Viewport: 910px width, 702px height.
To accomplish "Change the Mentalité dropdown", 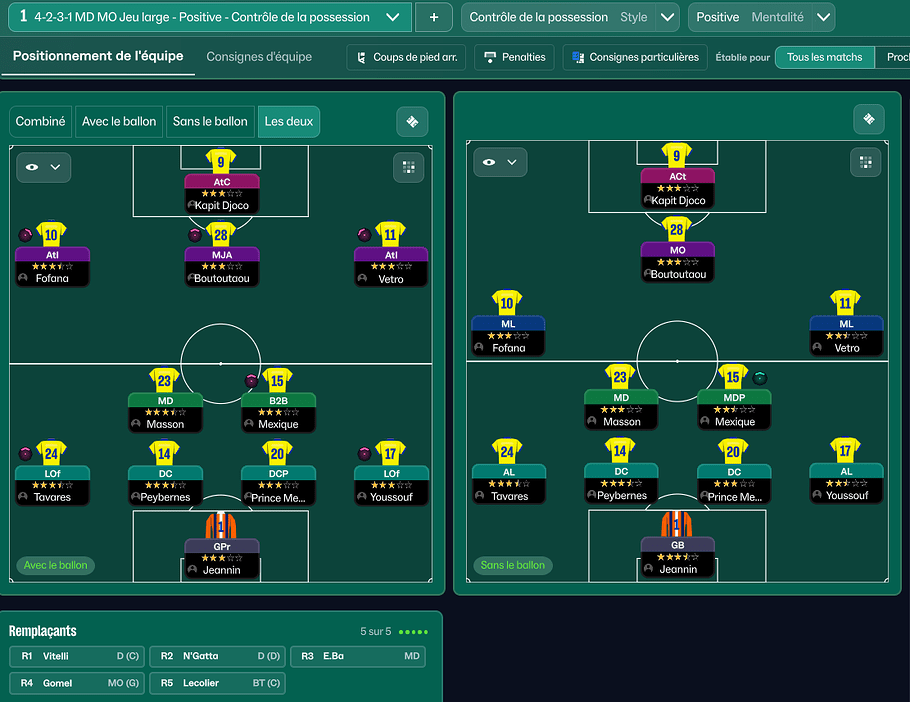I will click(823, 17).
